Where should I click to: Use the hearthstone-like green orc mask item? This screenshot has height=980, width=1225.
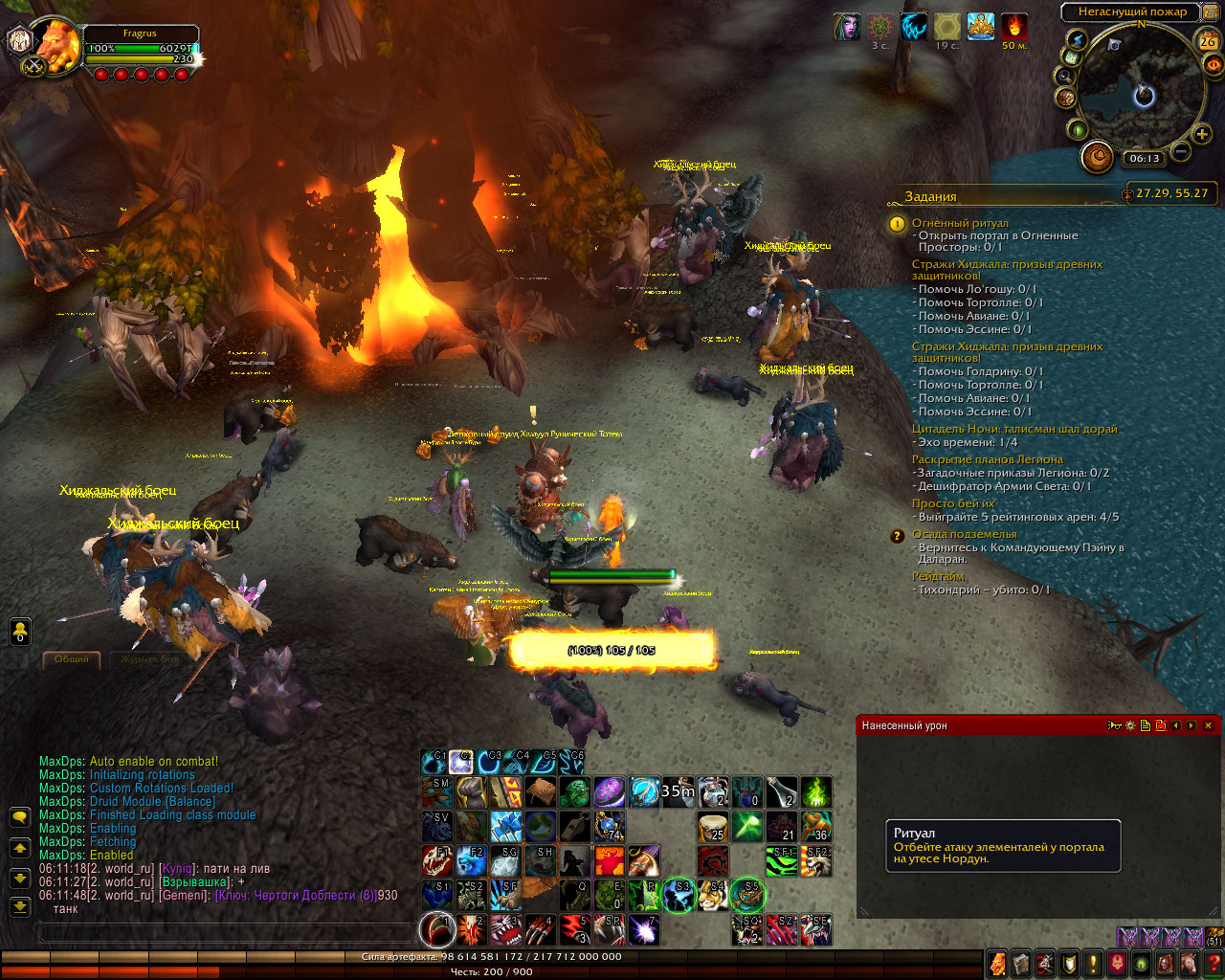(x=575, y=792)
